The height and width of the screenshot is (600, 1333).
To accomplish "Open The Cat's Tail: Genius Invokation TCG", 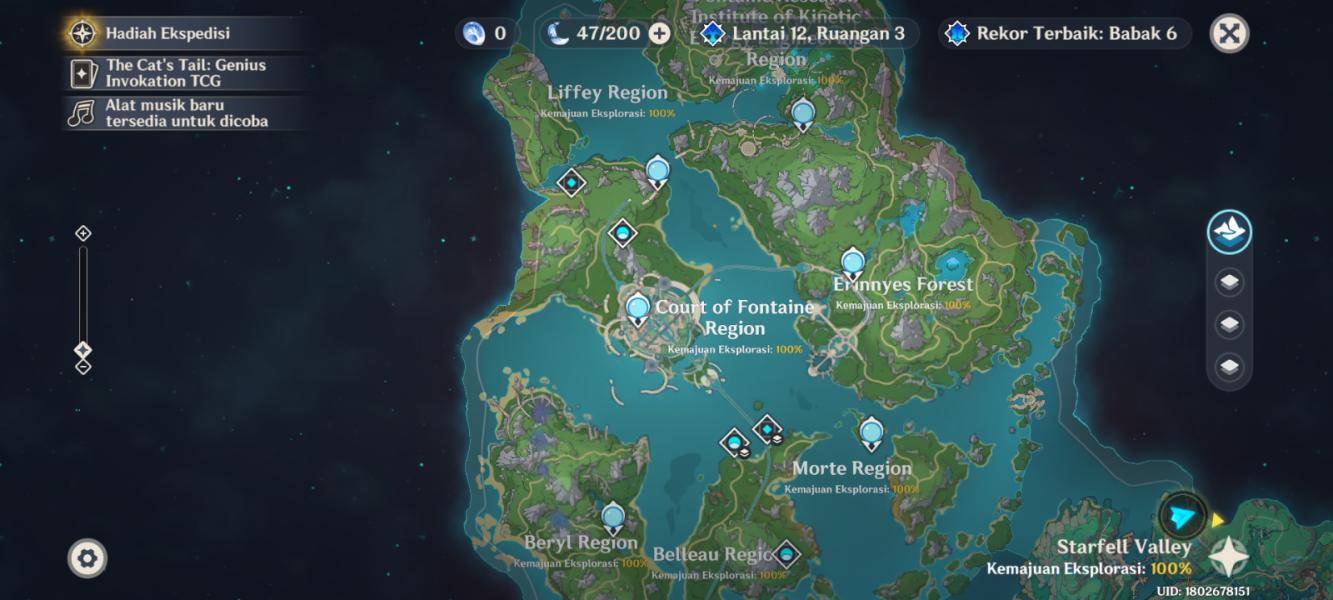I will click(186, 73).
